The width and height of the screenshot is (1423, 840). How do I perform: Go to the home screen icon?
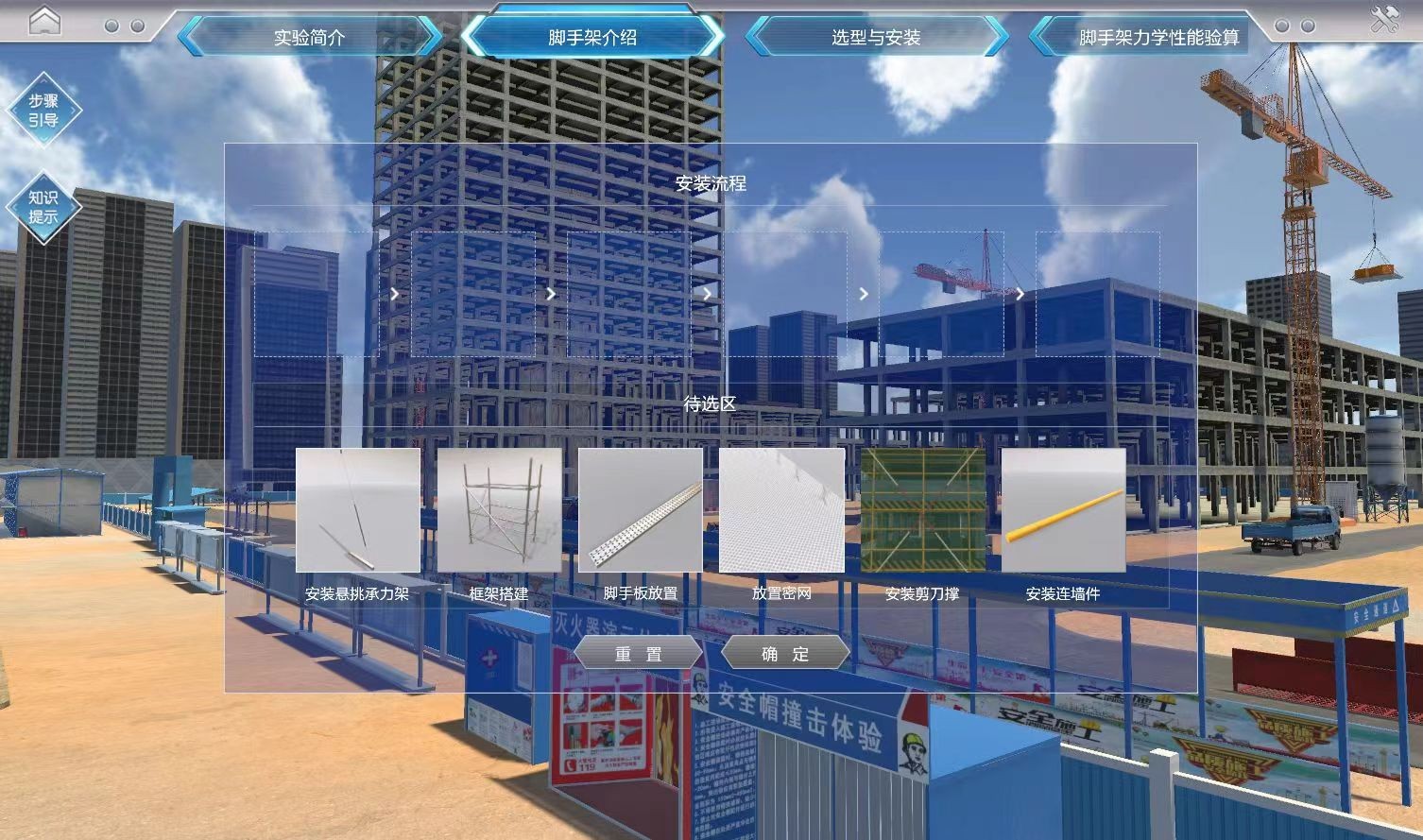click(44, 21)
